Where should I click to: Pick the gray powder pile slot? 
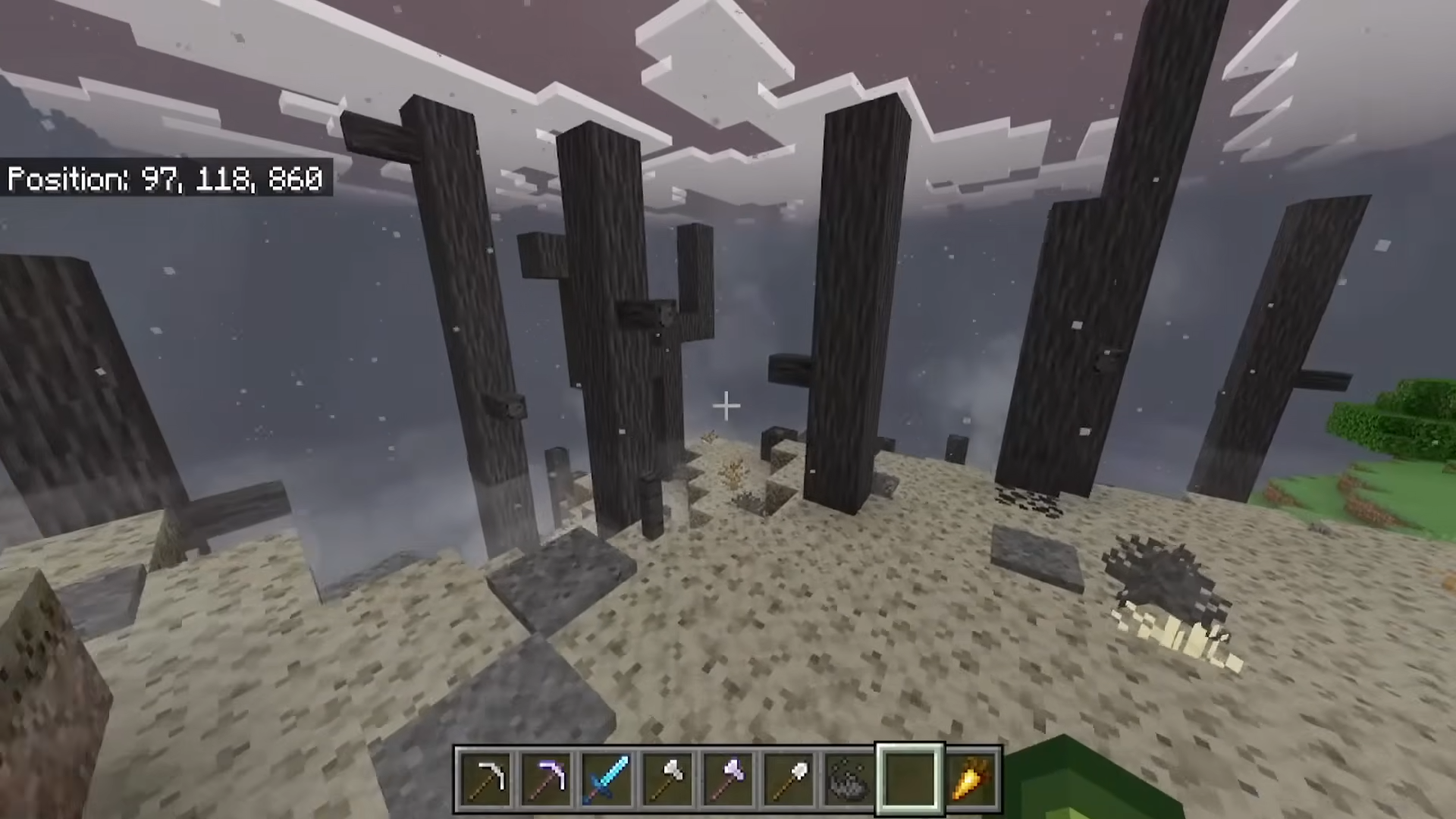pyautogui.click(x=849, y=779)
